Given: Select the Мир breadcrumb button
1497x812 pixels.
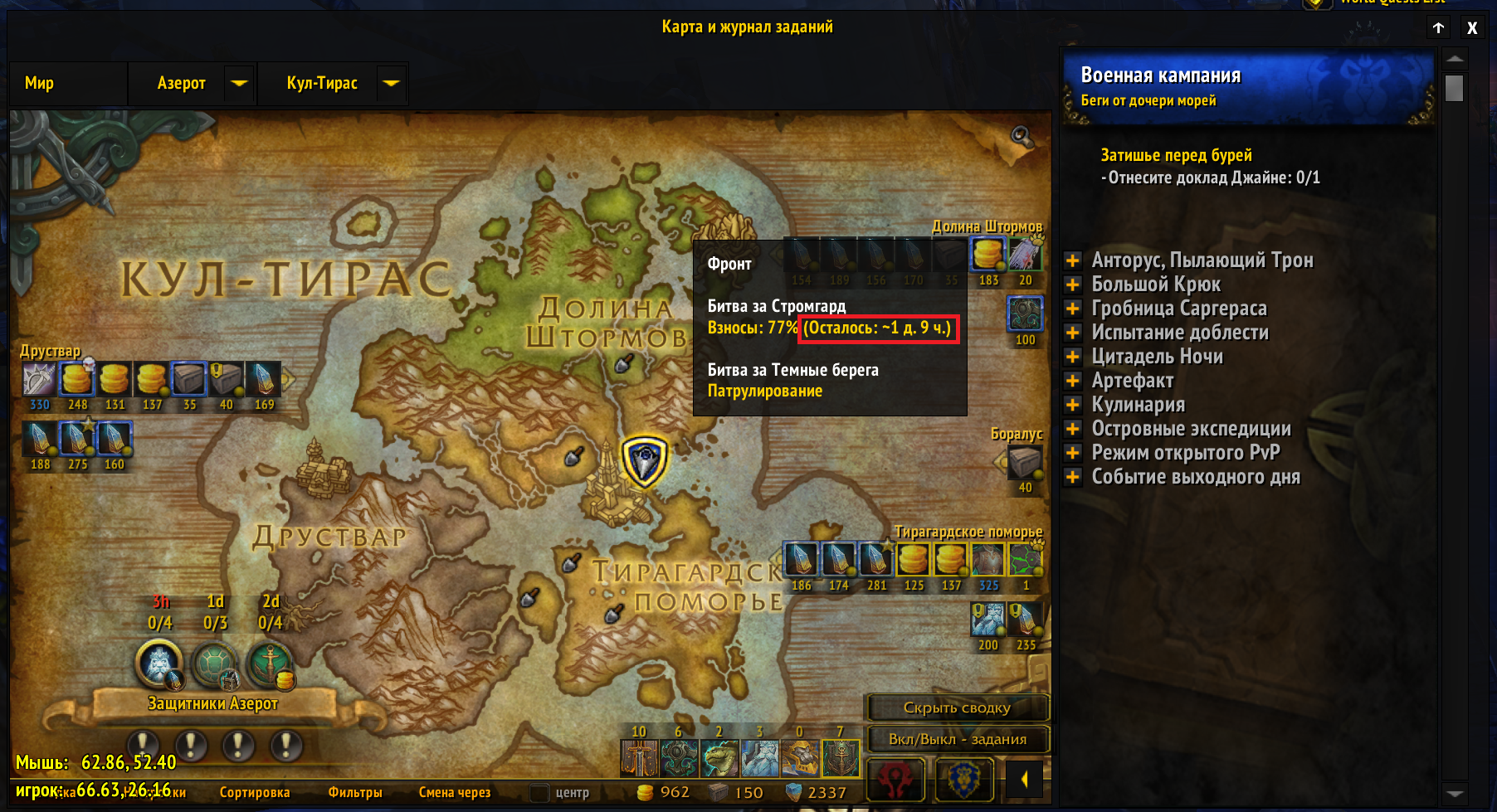Looking at the screenshot, I should pyautogui.click(x=40, y=83).
